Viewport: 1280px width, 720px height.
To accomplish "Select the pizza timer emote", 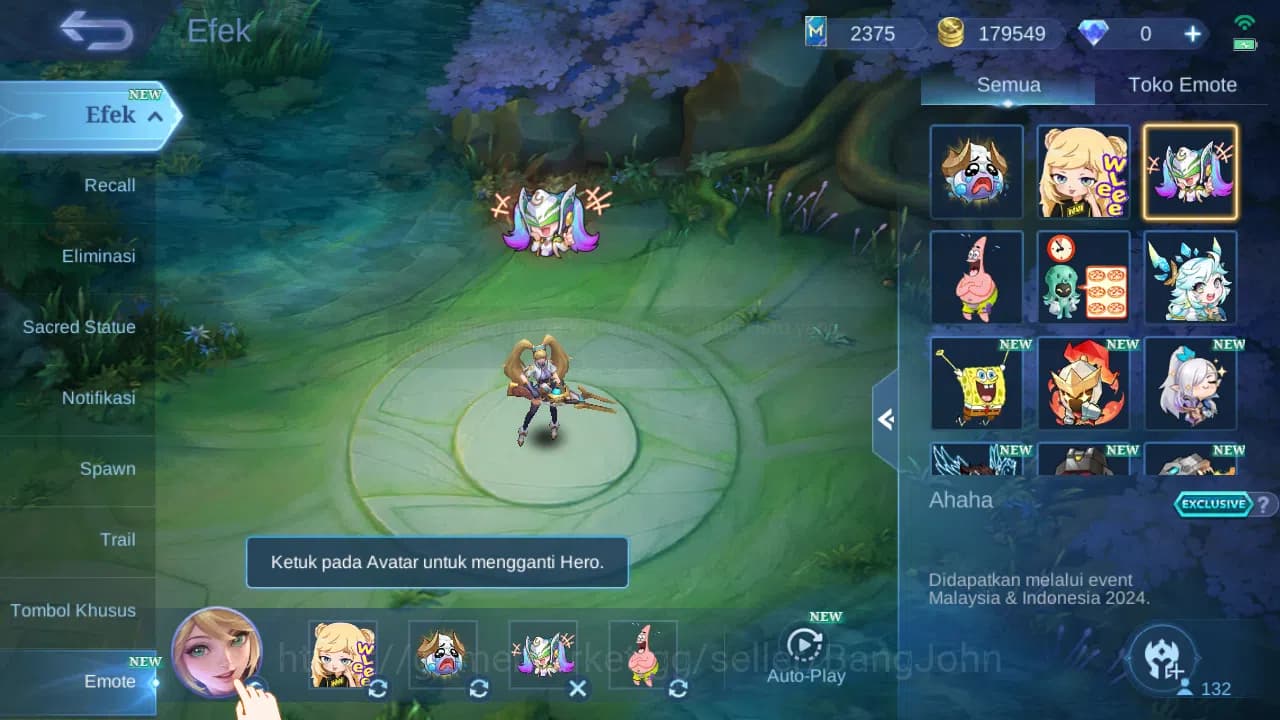I will [1084, 277].
